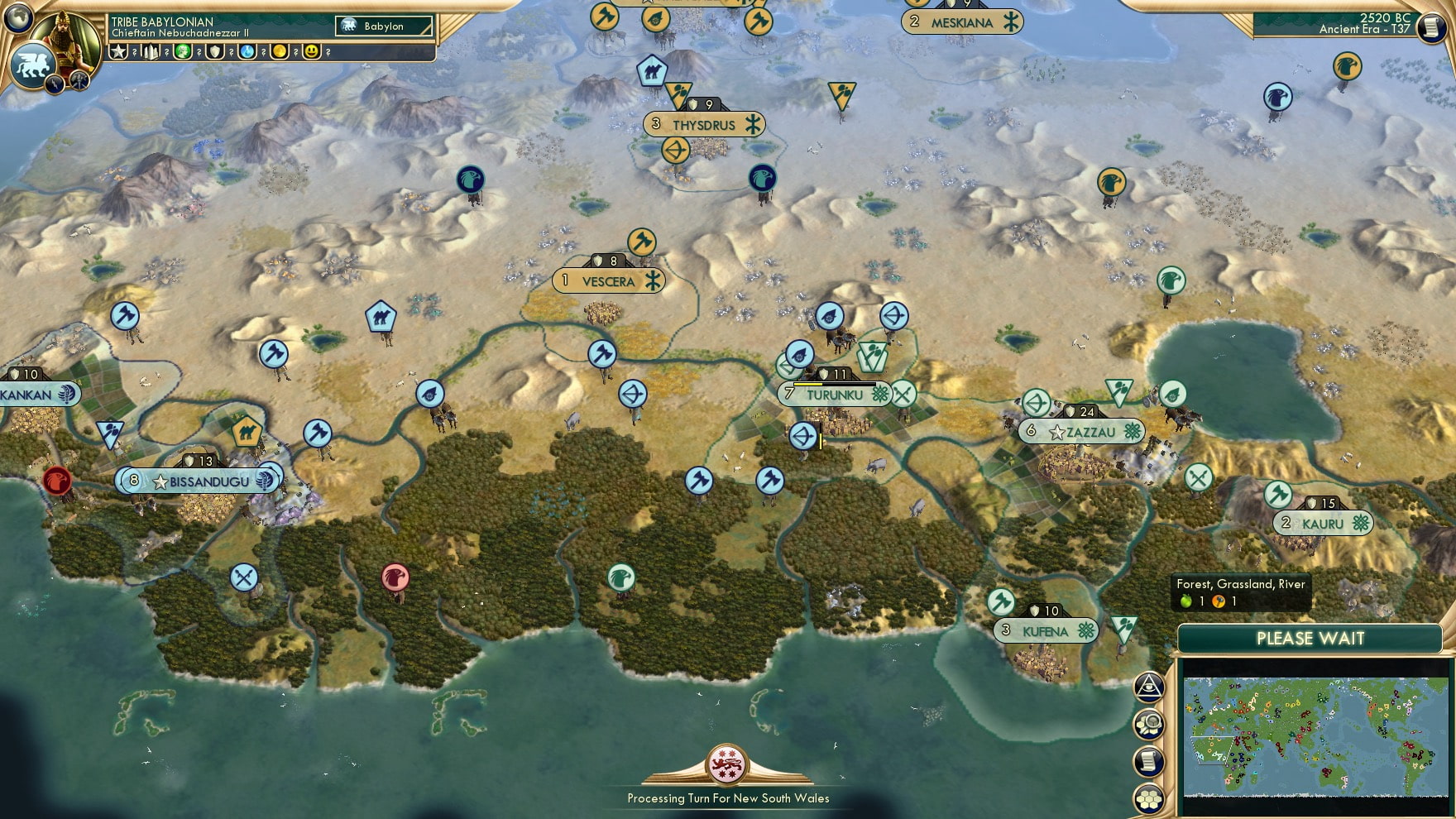Screen dimensions: 1456x819
Task: Click the happiness smiley face indicator
Action: [312, 53]
